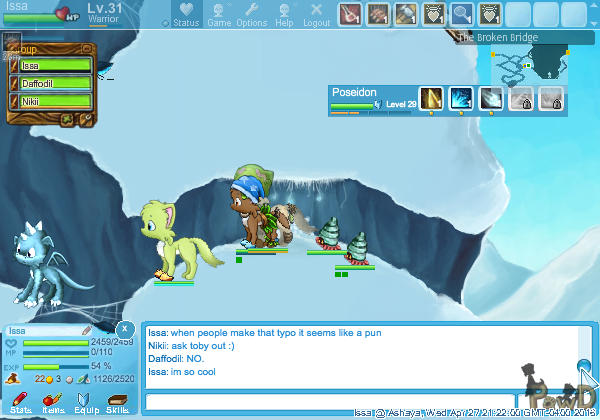Select Nikii in the group list
The height and width of the screenshot is (420, 600).
pos(55,101)
